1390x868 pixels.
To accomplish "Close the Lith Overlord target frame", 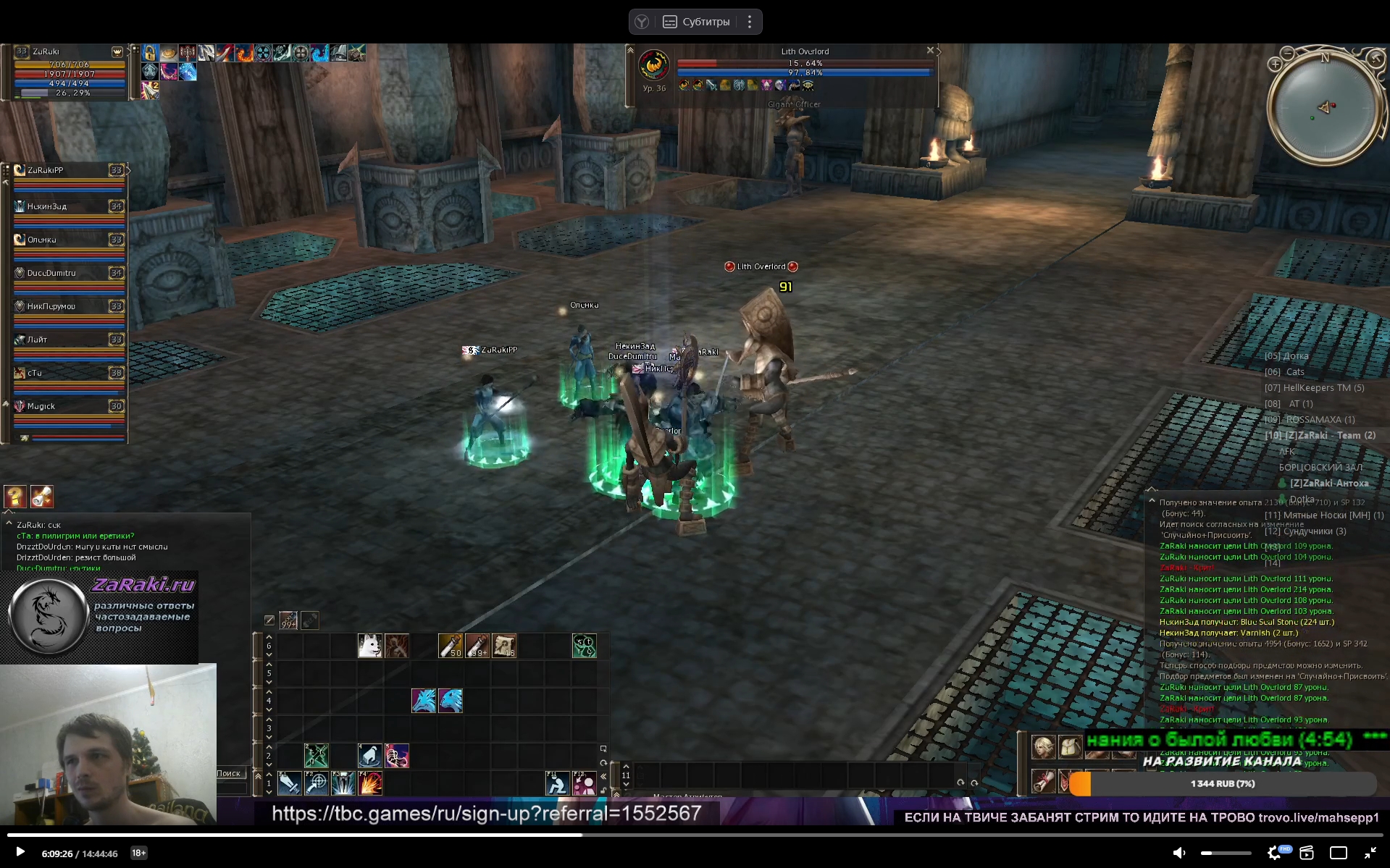I will coord(930,51).
